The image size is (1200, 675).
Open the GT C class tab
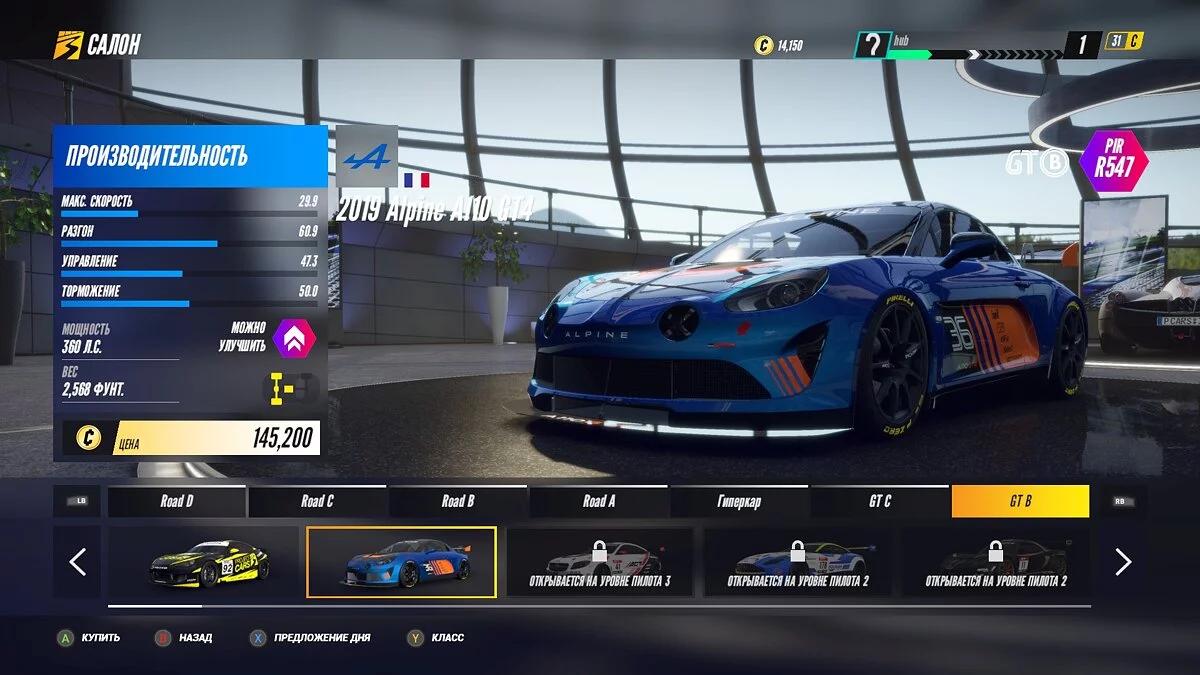(x=880, y=501)
